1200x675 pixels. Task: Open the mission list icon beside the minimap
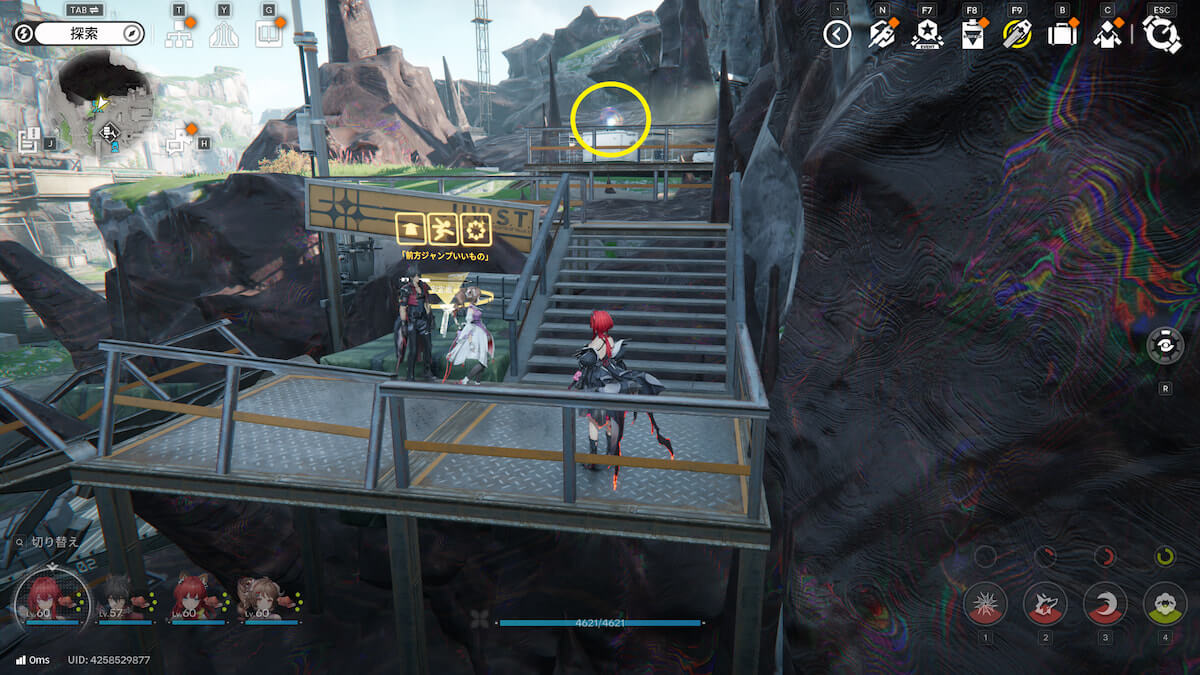pos(28,140)
